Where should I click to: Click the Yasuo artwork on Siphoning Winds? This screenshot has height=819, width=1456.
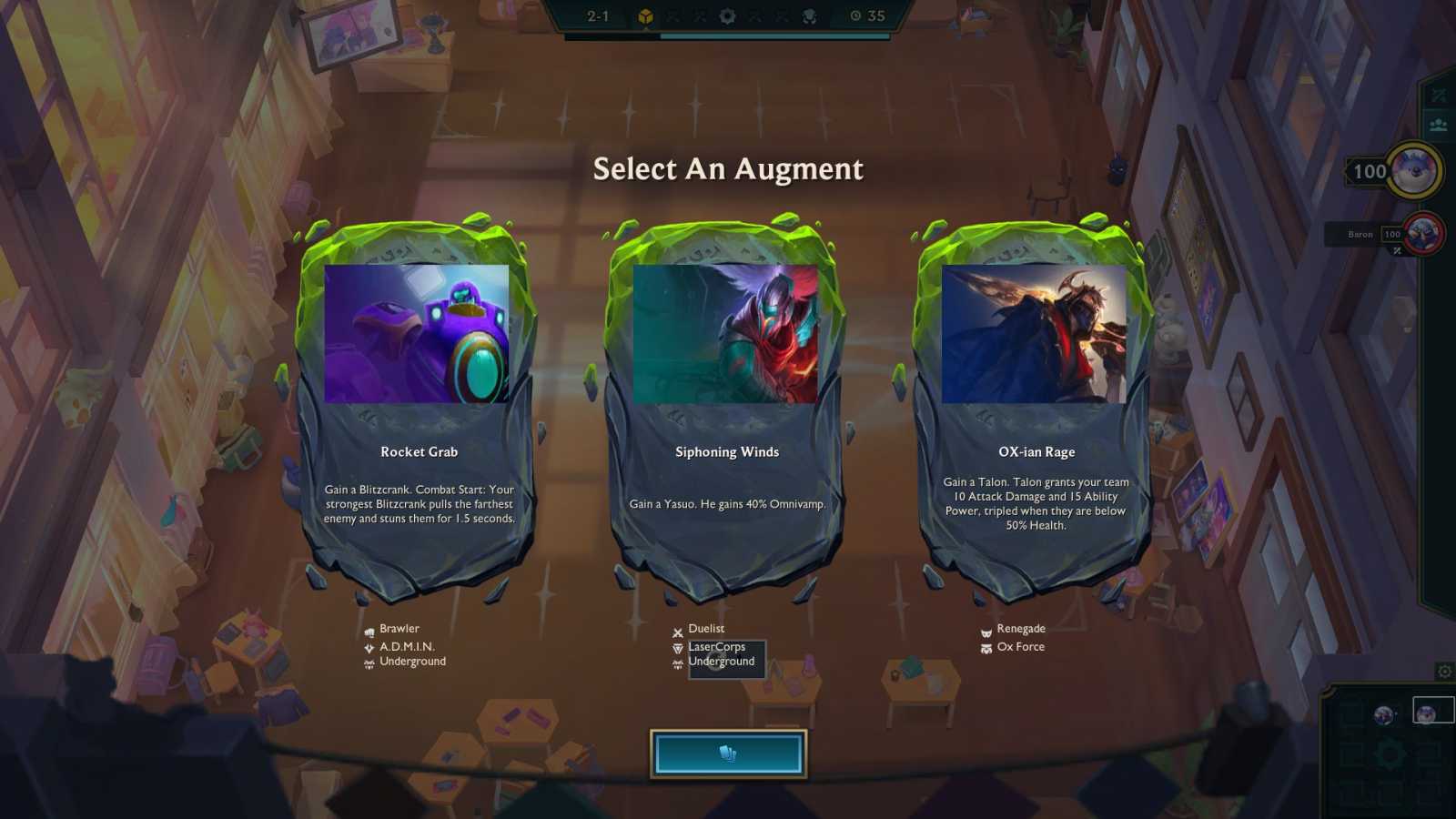coord(726,334)
